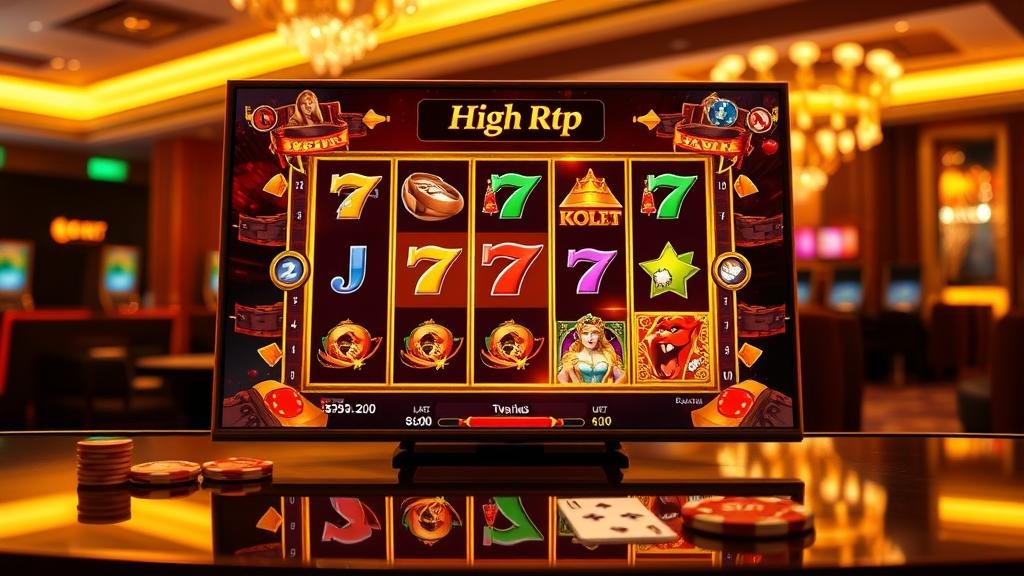Open the blue round icon at top right
The width and height of the screenshot is (1024, 576).
[x=725, y=113]
